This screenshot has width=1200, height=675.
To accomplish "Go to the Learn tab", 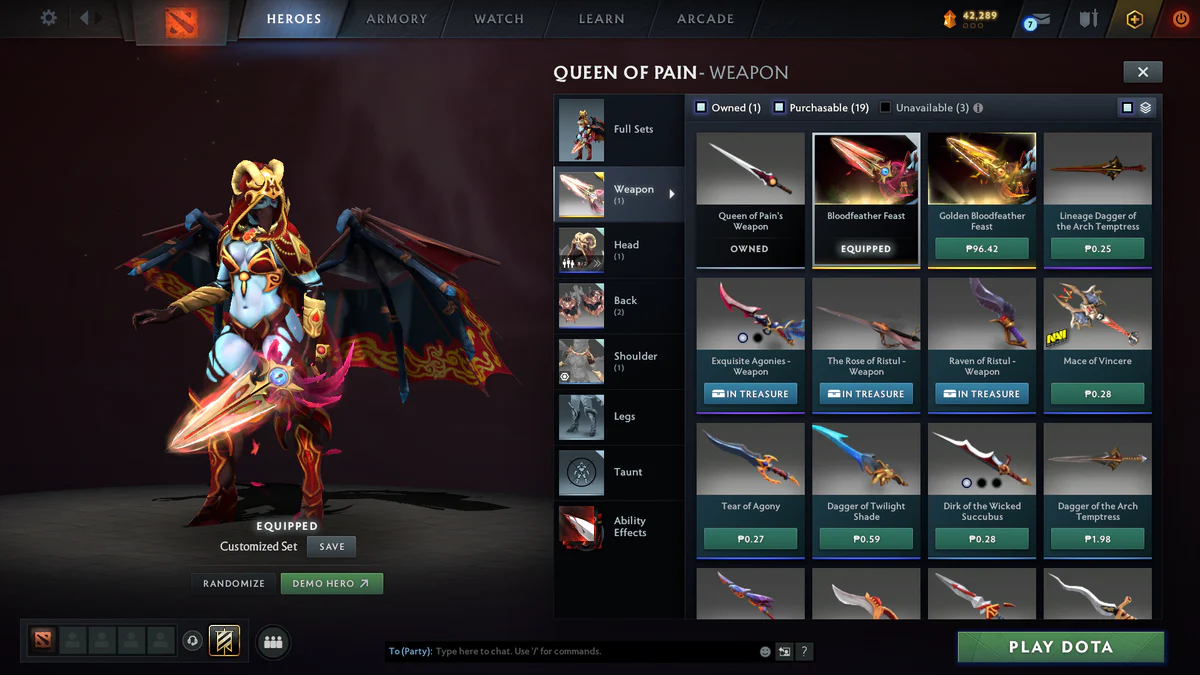I will pyautogui.click(x=601, y=19).
